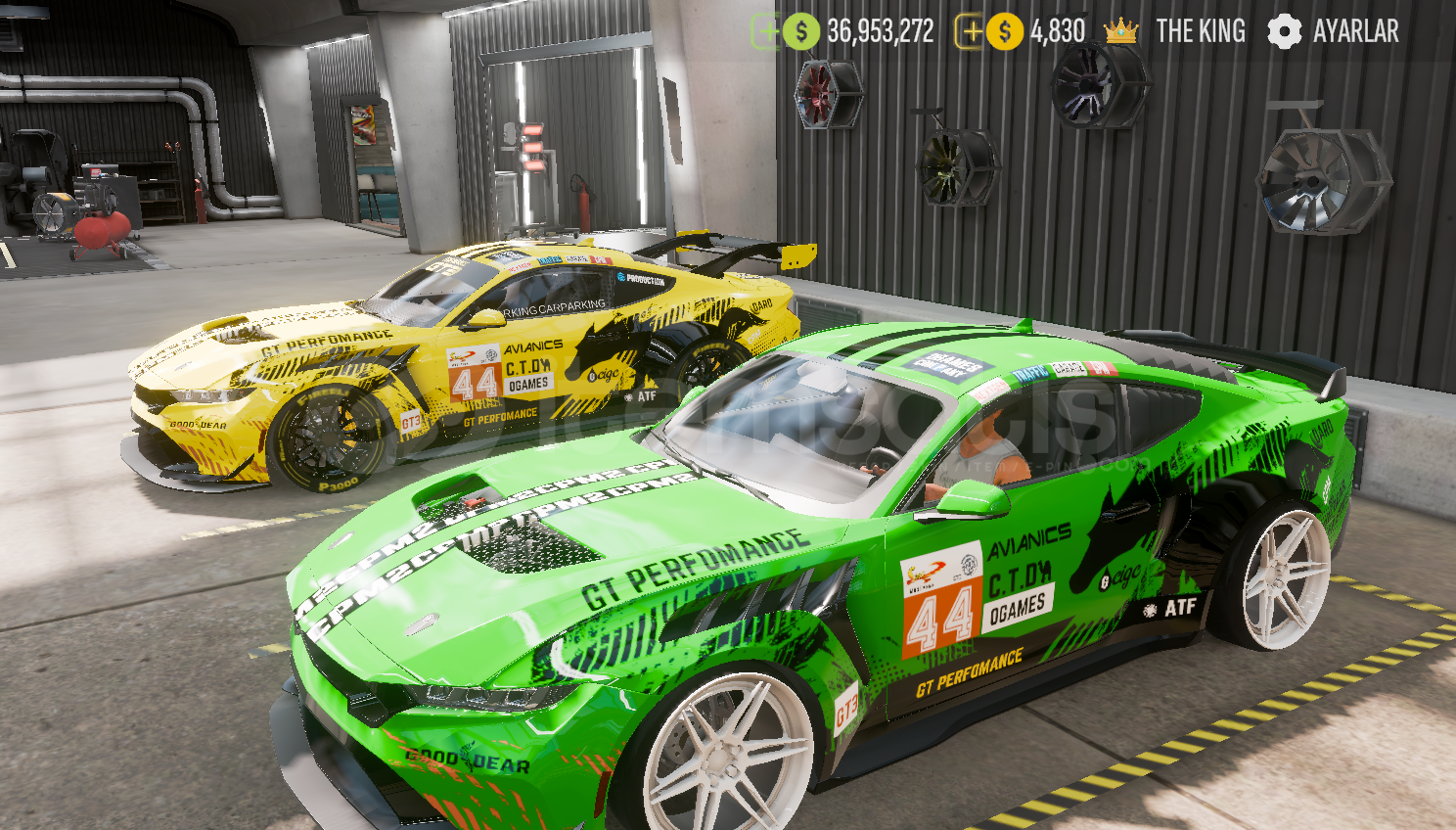Add more green cash with plus button
This screenshot has width=1456, height=830.
765,31
